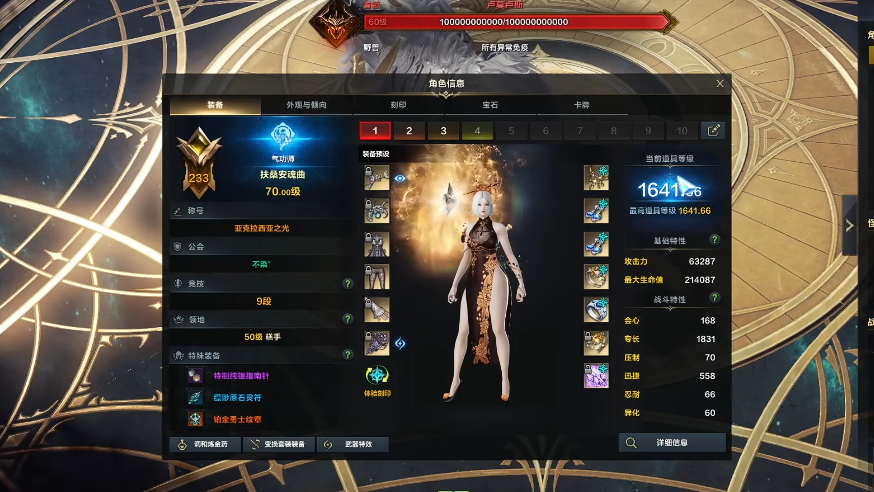Select equipment preset 1

375,130
